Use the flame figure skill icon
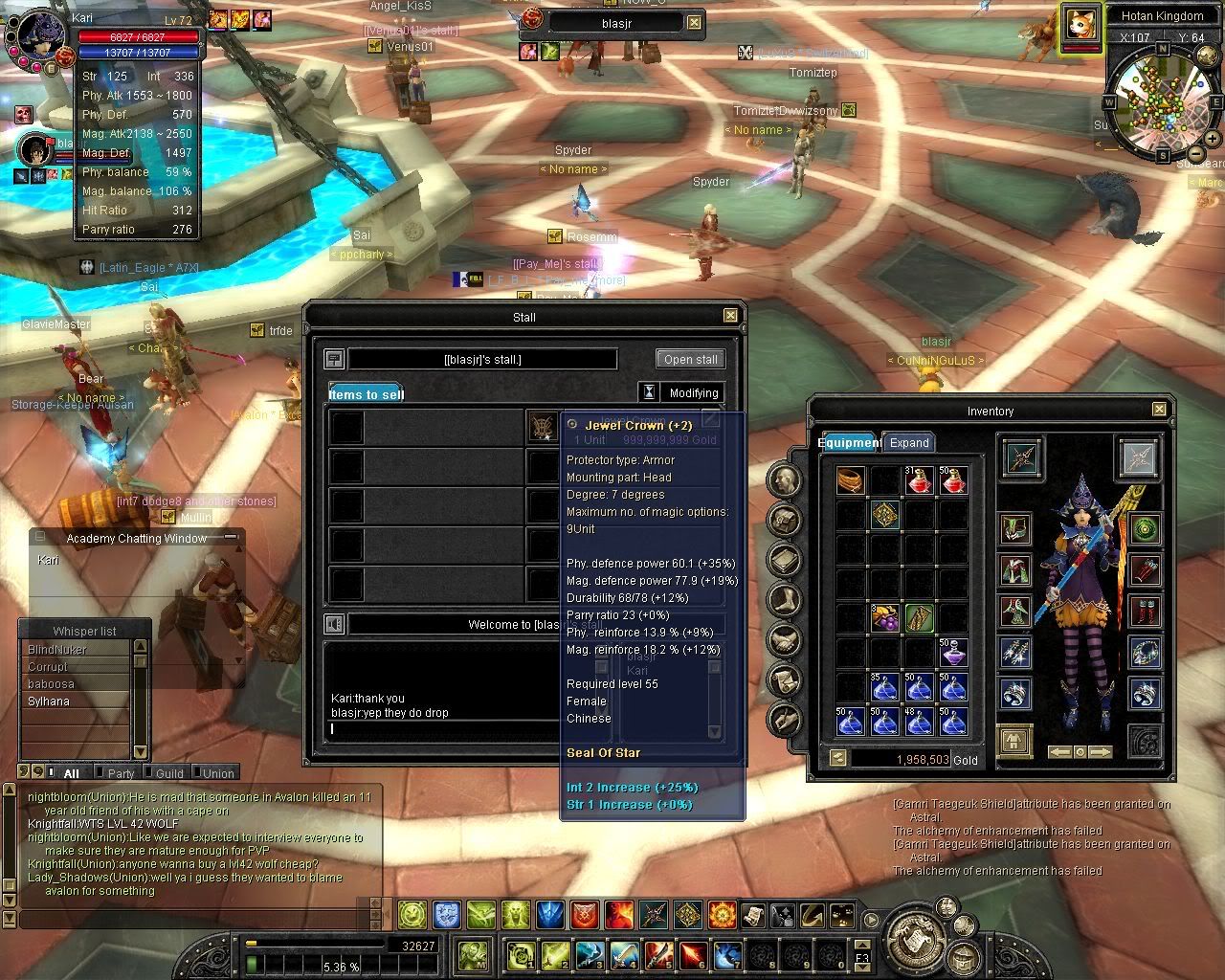1225x980 pixels. click(x=618, y=916)
